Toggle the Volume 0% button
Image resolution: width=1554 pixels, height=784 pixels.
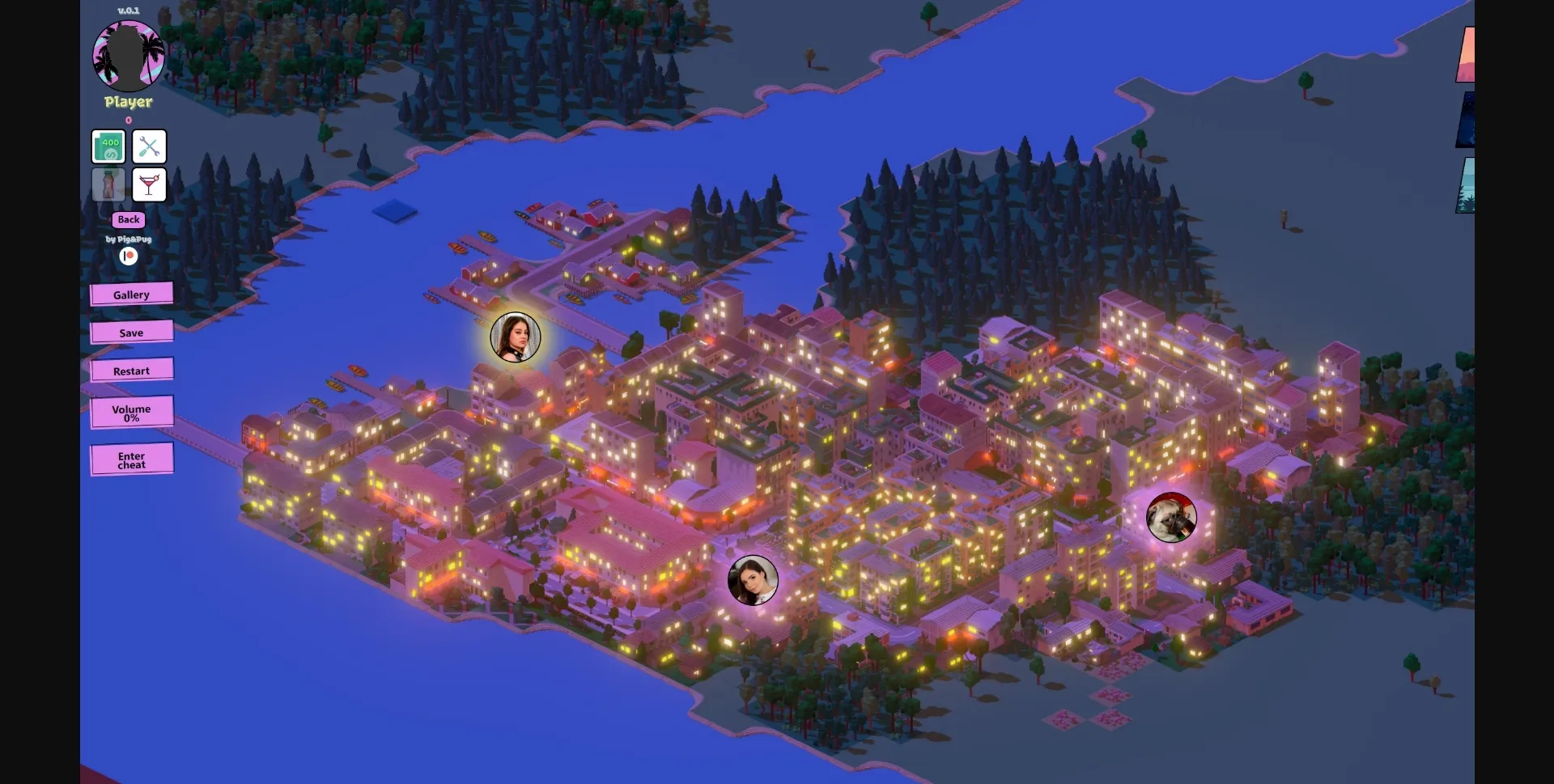pos(131,413)
